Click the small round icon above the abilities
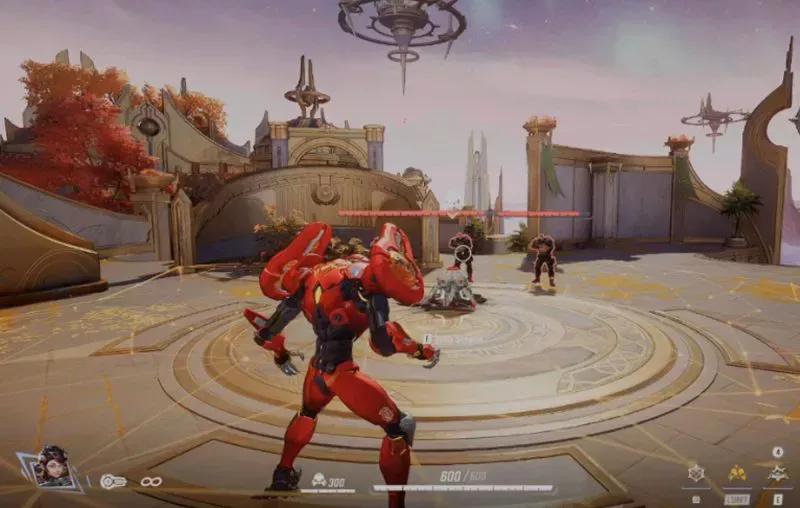This screenshot has height=508, width=800. [x=778, y=452]
